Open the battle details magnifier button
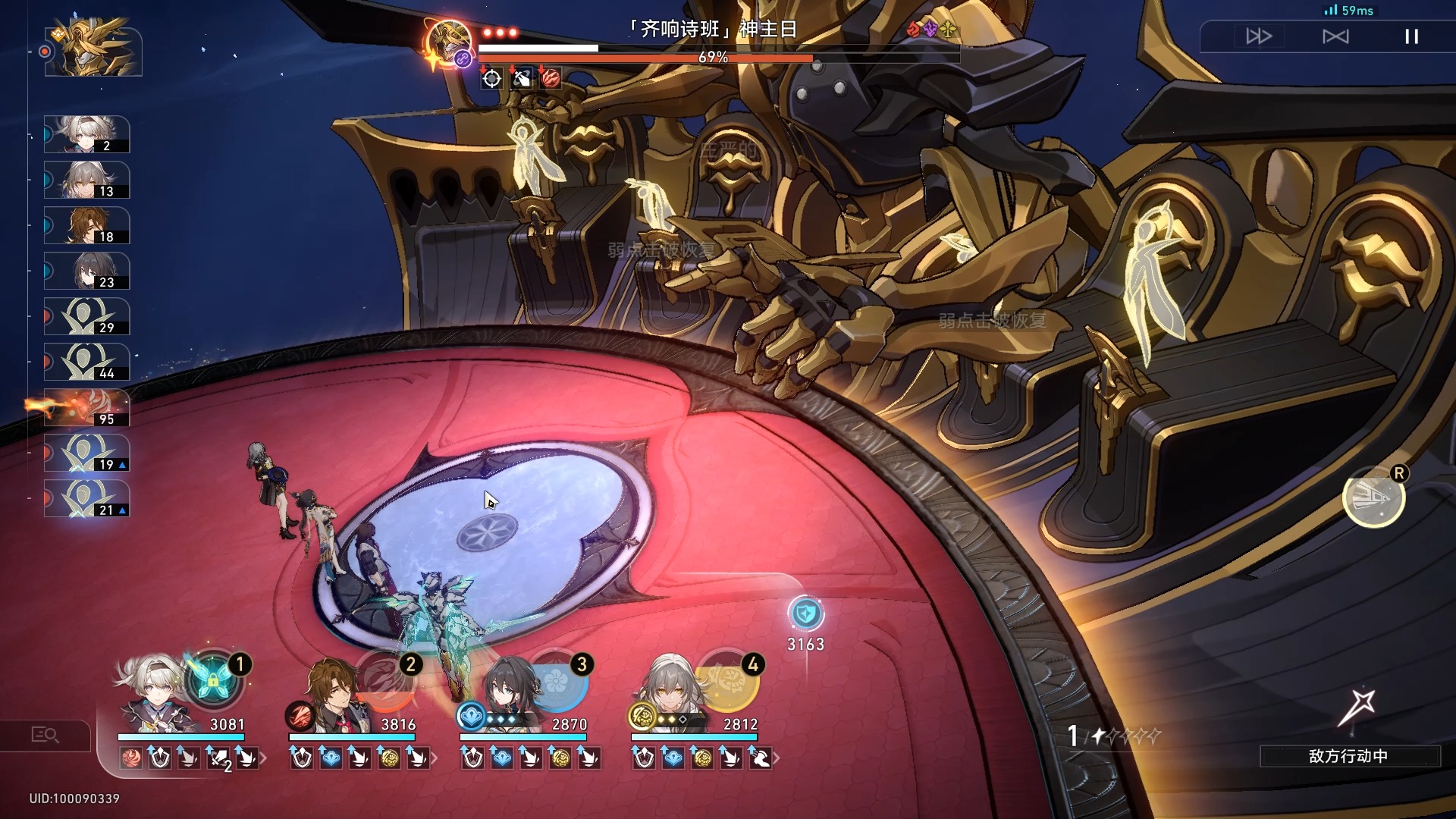This screenshot has height=819, width=1456. pos(45,735)
